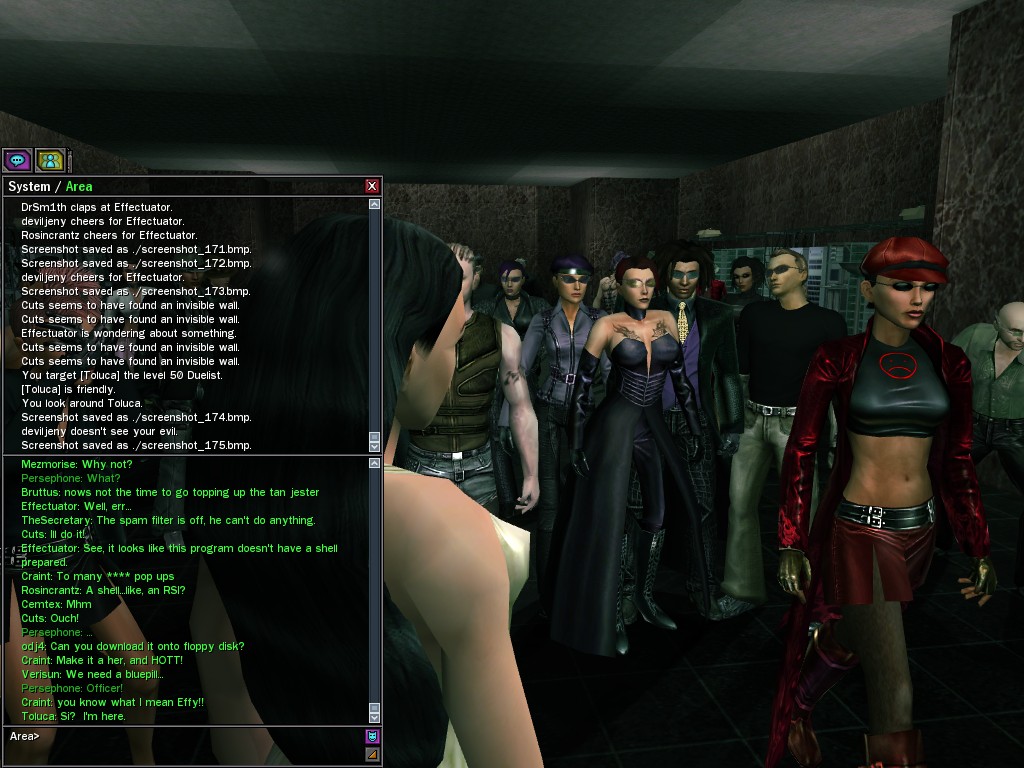Click the area chat's scroll-up arrow
Screen dimensions: 1024x768
coord(375,463)
